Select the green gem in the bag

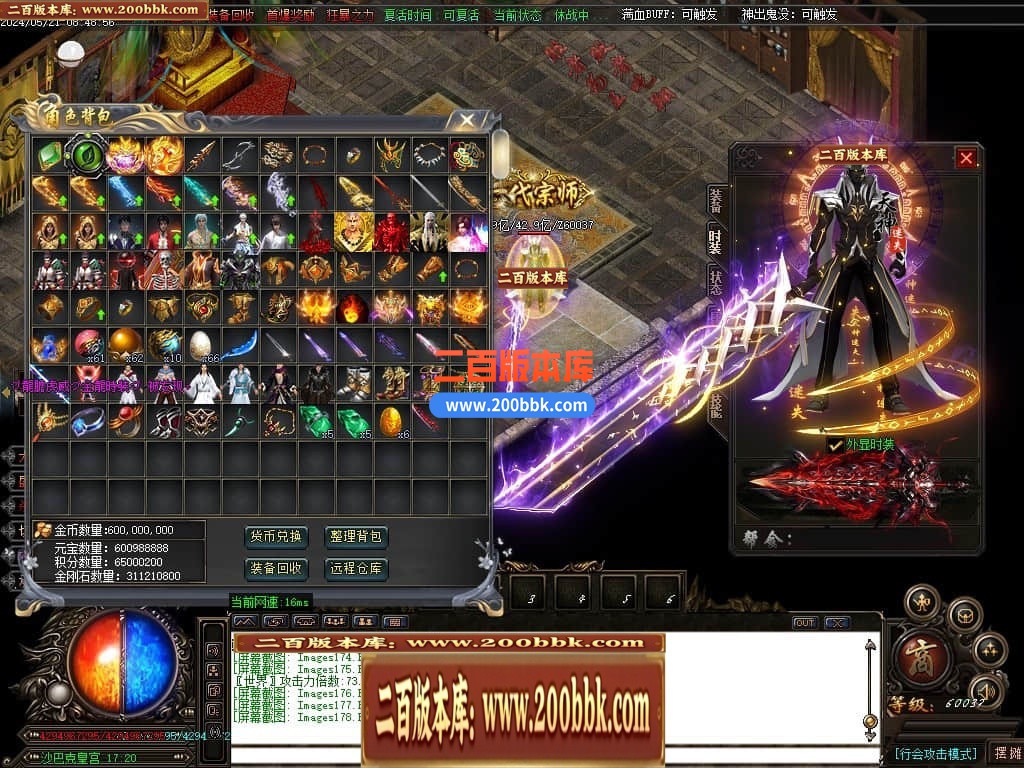49,155
